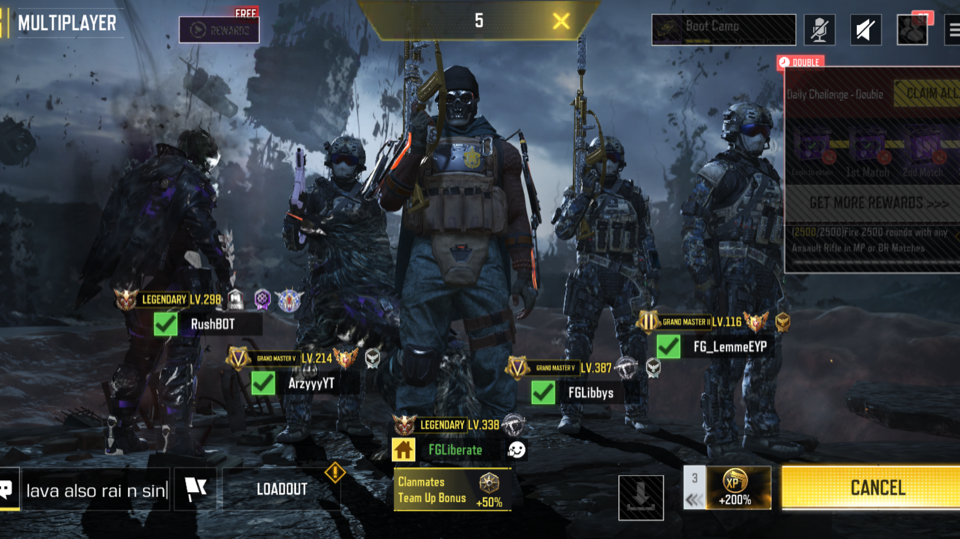Select the +200% XP card boost

coord(737,487)
